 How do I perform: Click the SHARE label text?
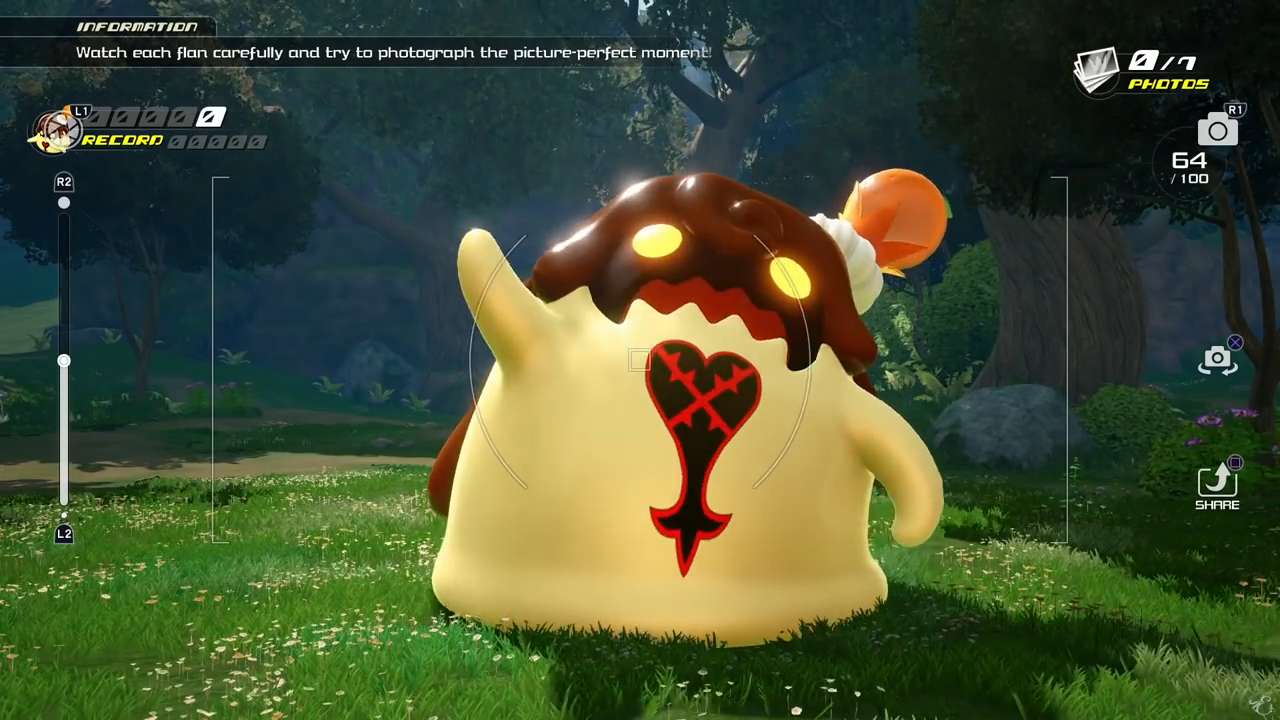pyautogui.click(x=1218, y=505)
